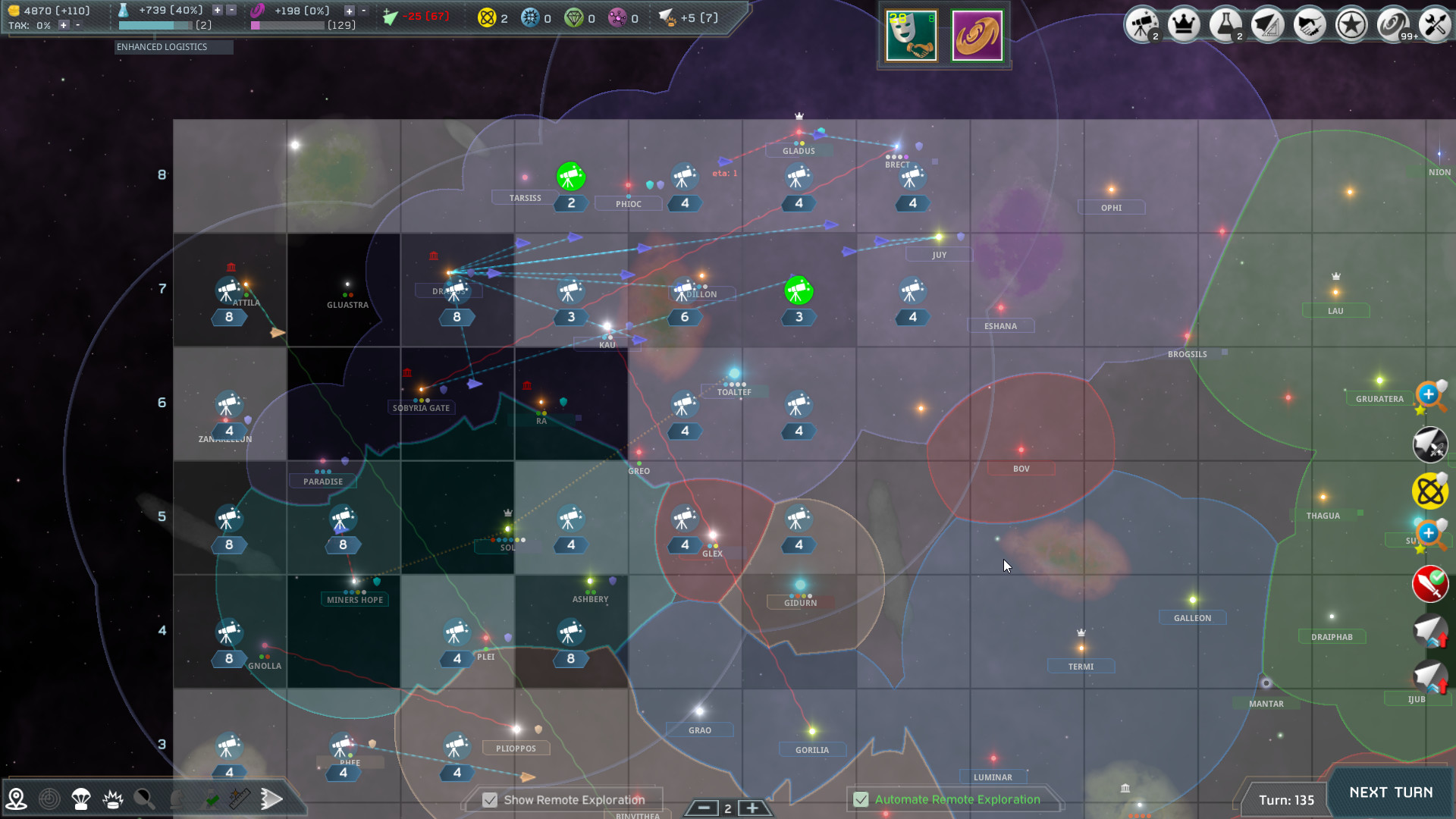Open the ship design screen

[1267, 24]
